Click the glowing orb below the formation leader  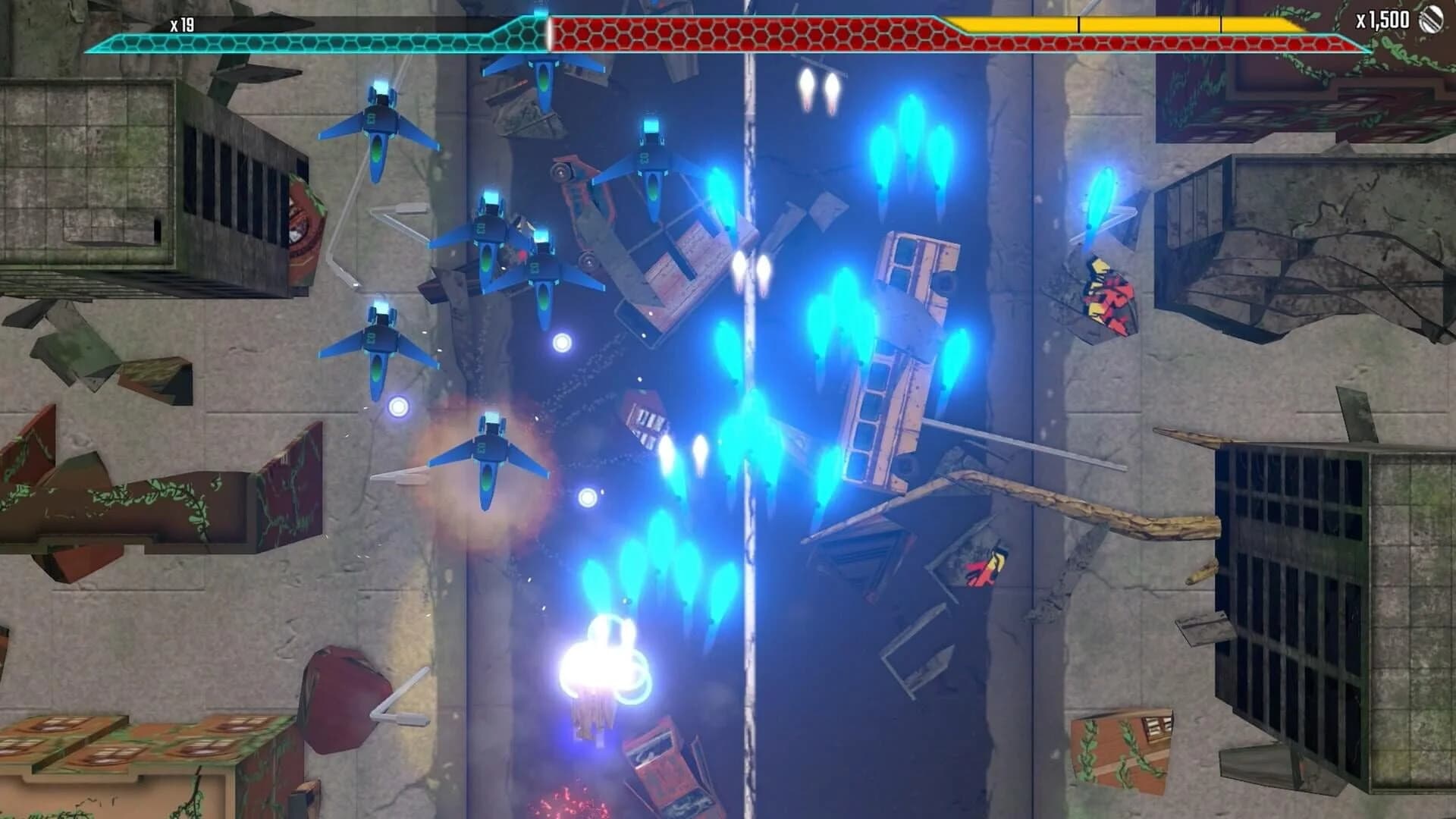[x=588, y=498]
